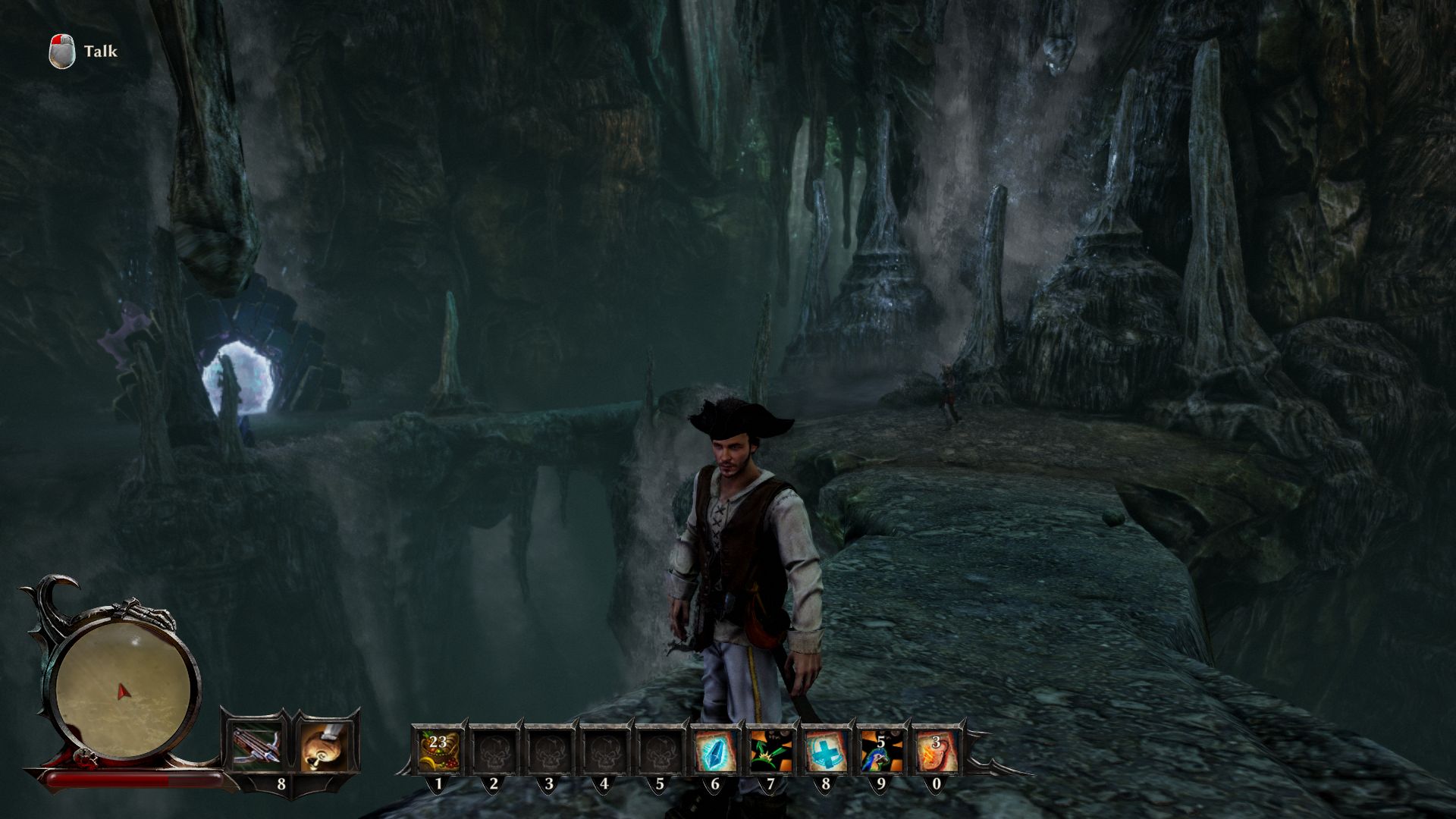1456x819 pixels.
Task: Use the green arrows skill icon
Action: click(x=770, y=750)
